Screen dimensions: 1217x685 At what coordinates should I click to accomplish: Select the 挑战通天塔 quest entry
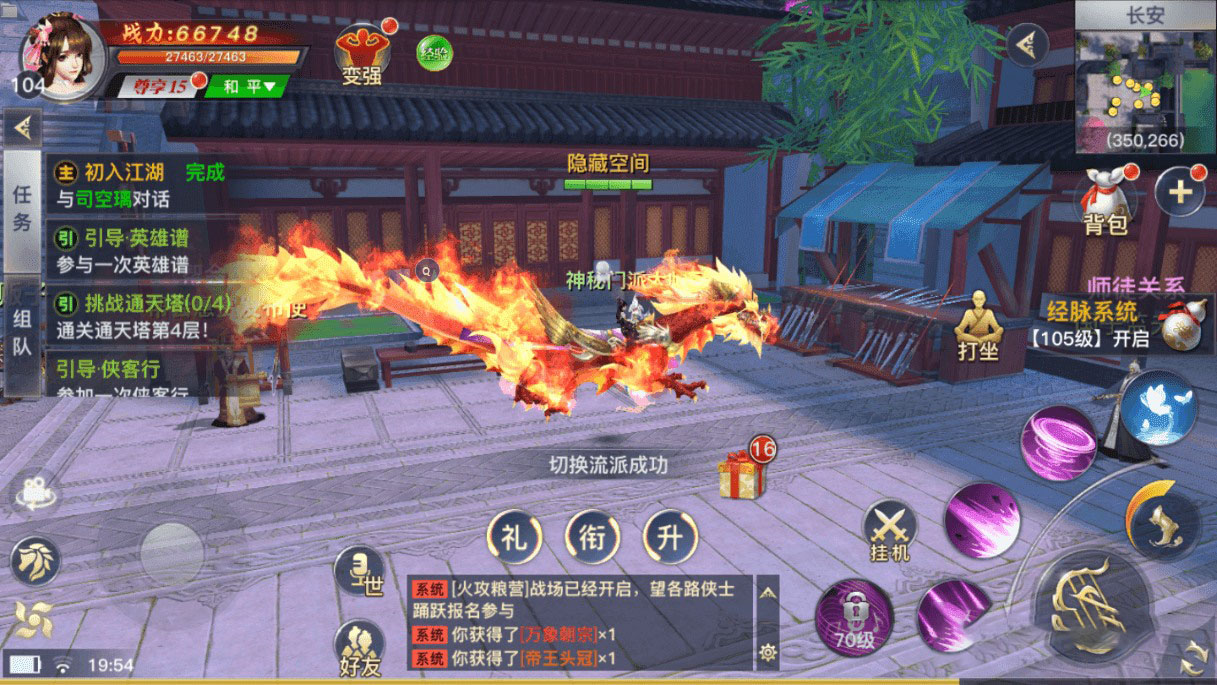pyautogui.click(x=125, y=315)
